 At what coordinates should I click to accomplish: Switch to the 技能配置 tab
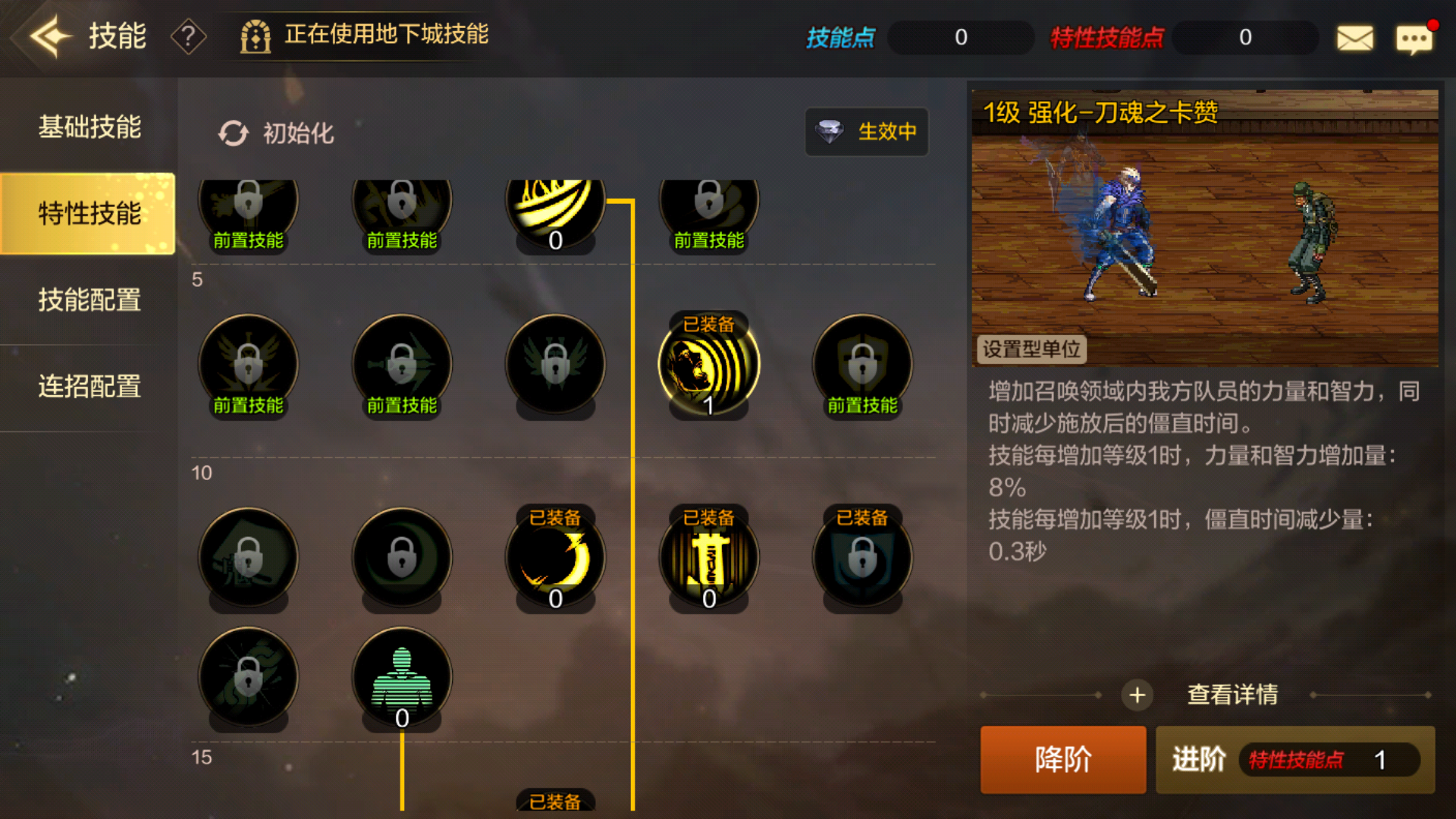click(x=89, y=301)
